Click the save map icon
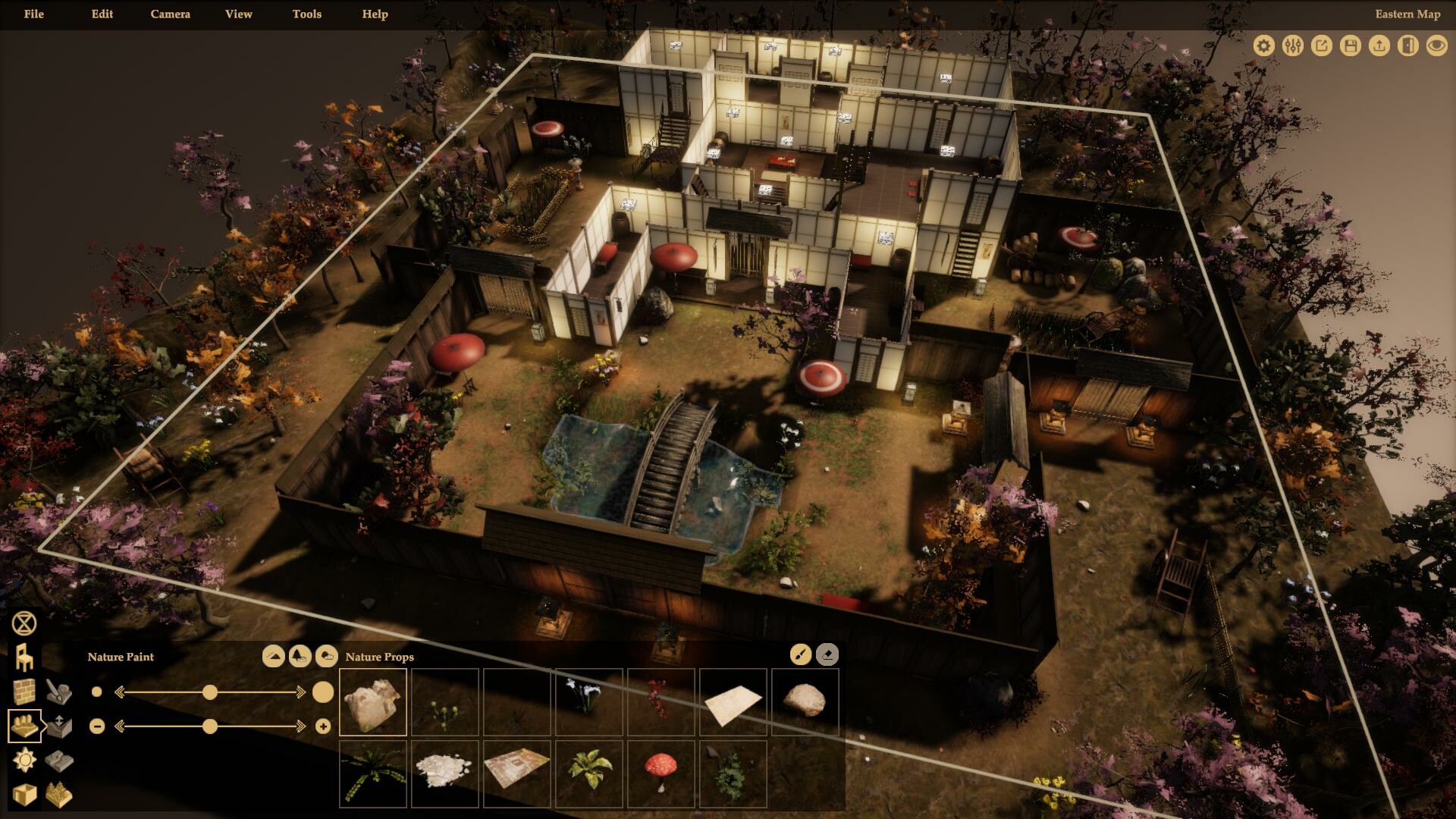The height and width of the screenshot is (819, 1456). pyautogui.click(x=1350, y=45)
